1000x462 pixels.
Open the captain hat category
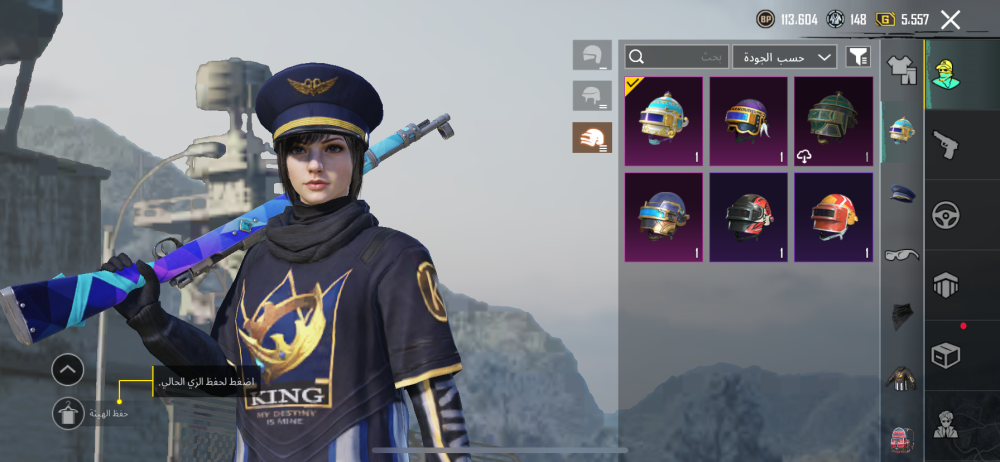coord(902,193)
